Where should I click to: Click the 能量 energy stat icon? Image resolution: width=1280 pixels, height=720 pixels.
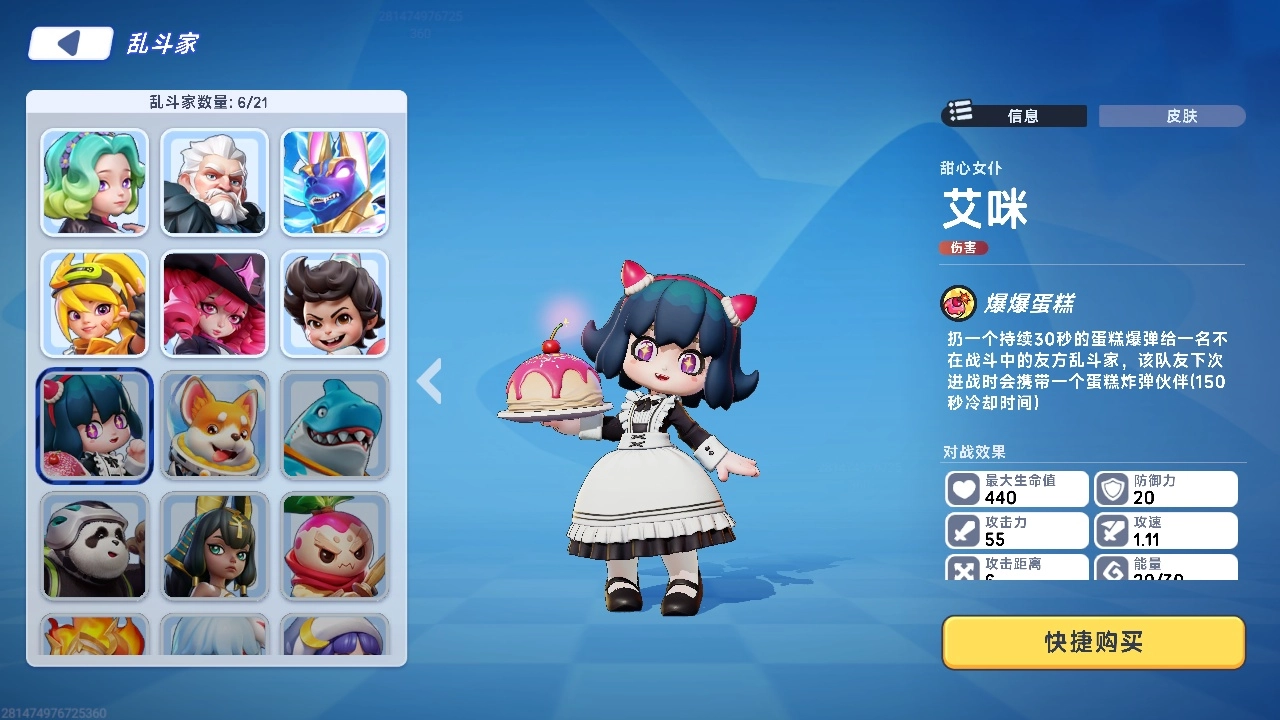(1113, 570)
